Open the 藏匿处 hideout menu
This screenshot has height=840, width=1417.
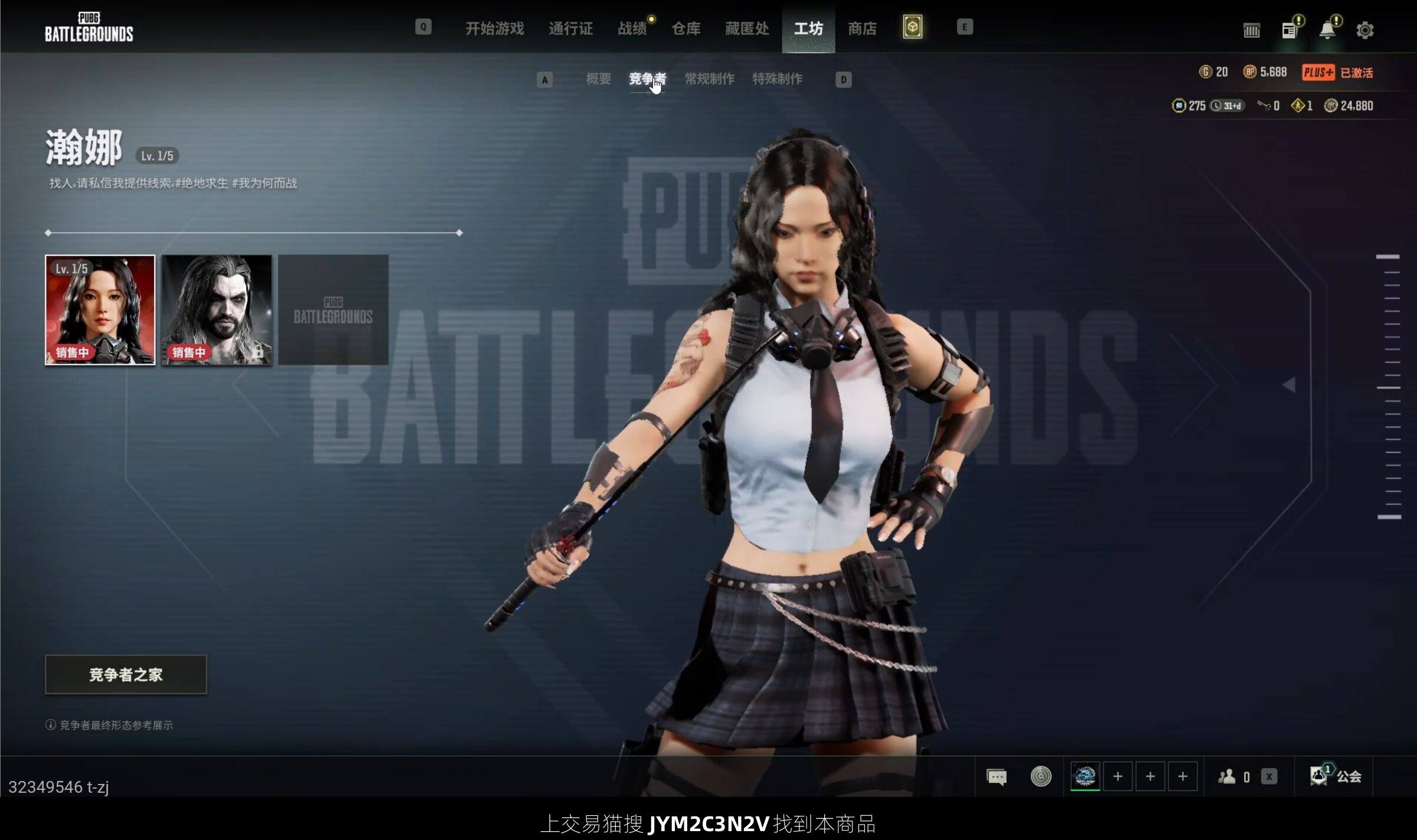(x=747, y=28)
